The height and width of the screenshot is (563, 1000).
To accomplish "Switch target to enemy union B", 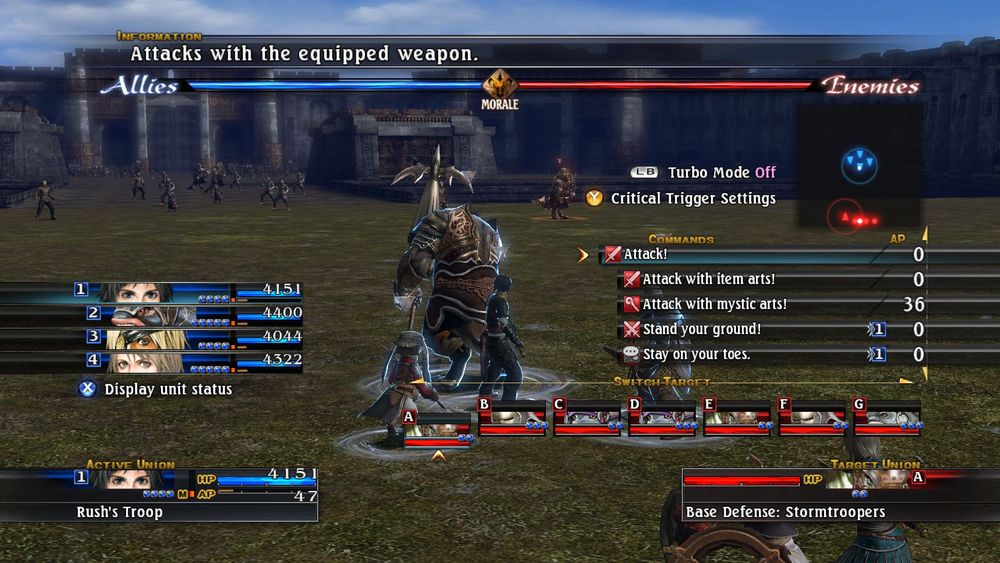I will click(x=511, y=419).
